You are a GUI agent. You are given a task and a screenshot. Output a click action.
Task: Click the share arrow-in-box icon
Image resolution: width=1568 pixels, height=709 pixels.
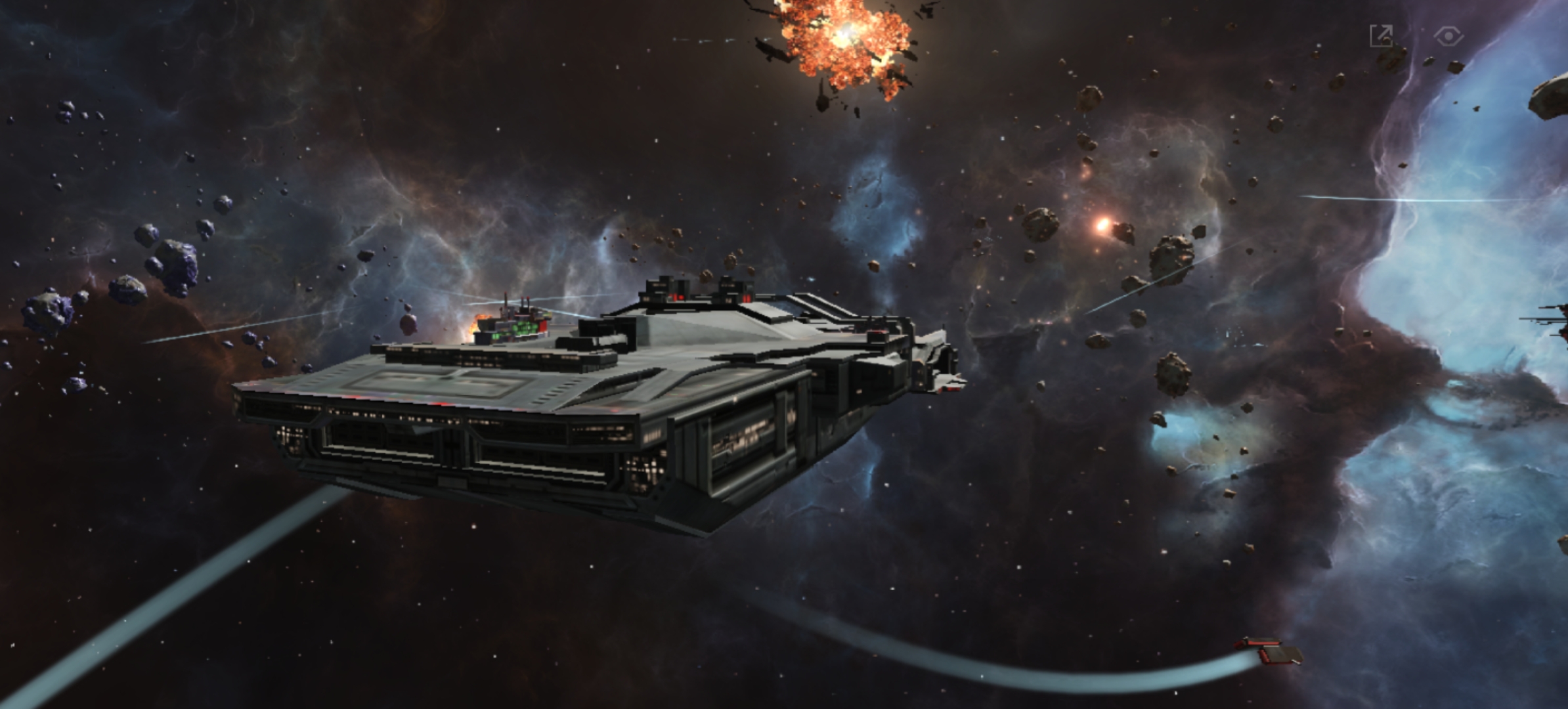click(x=1382, y=36)
